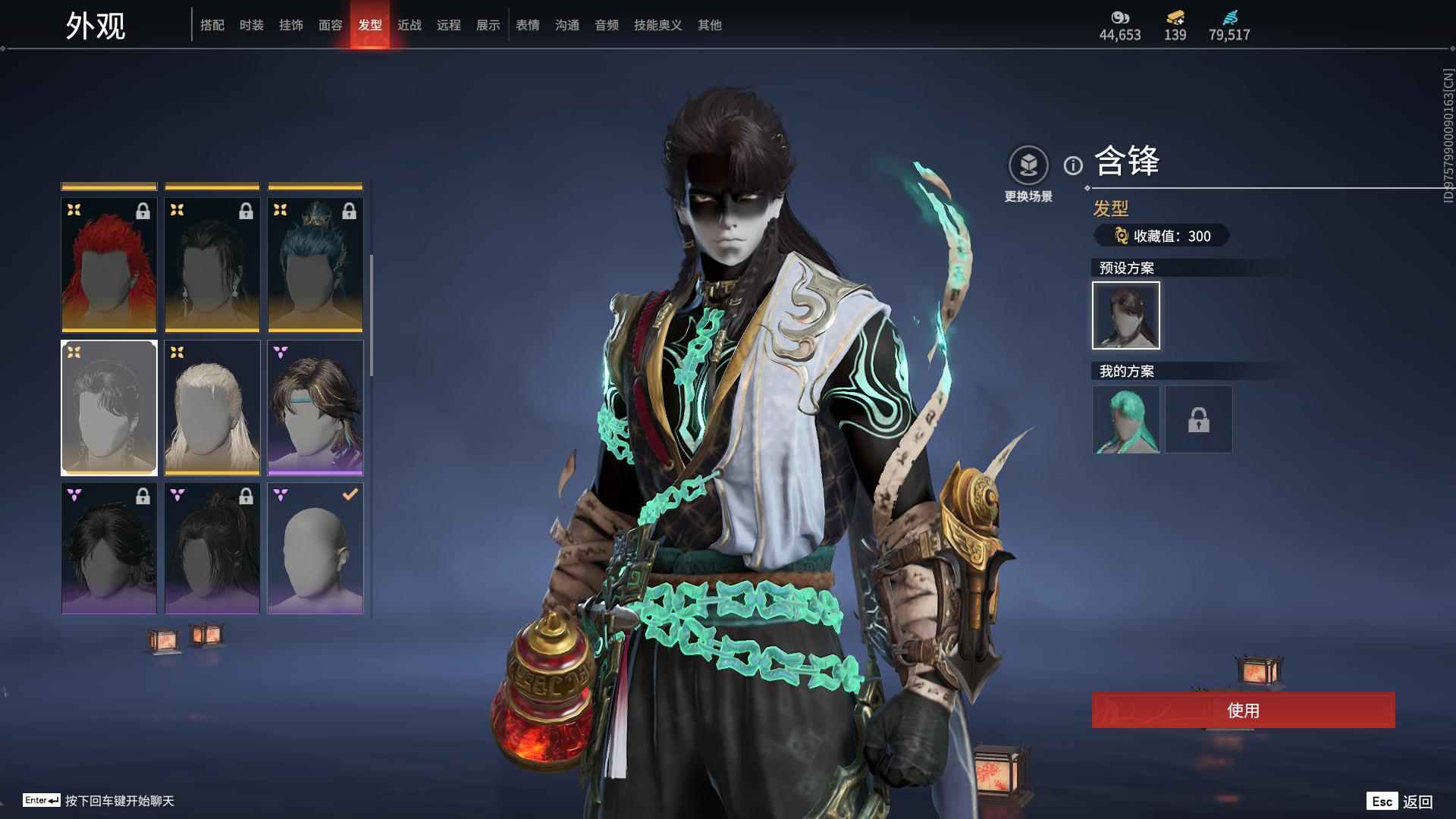Click the locked 我的方案 scheme slot
The width and height of the screenshot is (1456, 819).
(x=1199, y=419)
